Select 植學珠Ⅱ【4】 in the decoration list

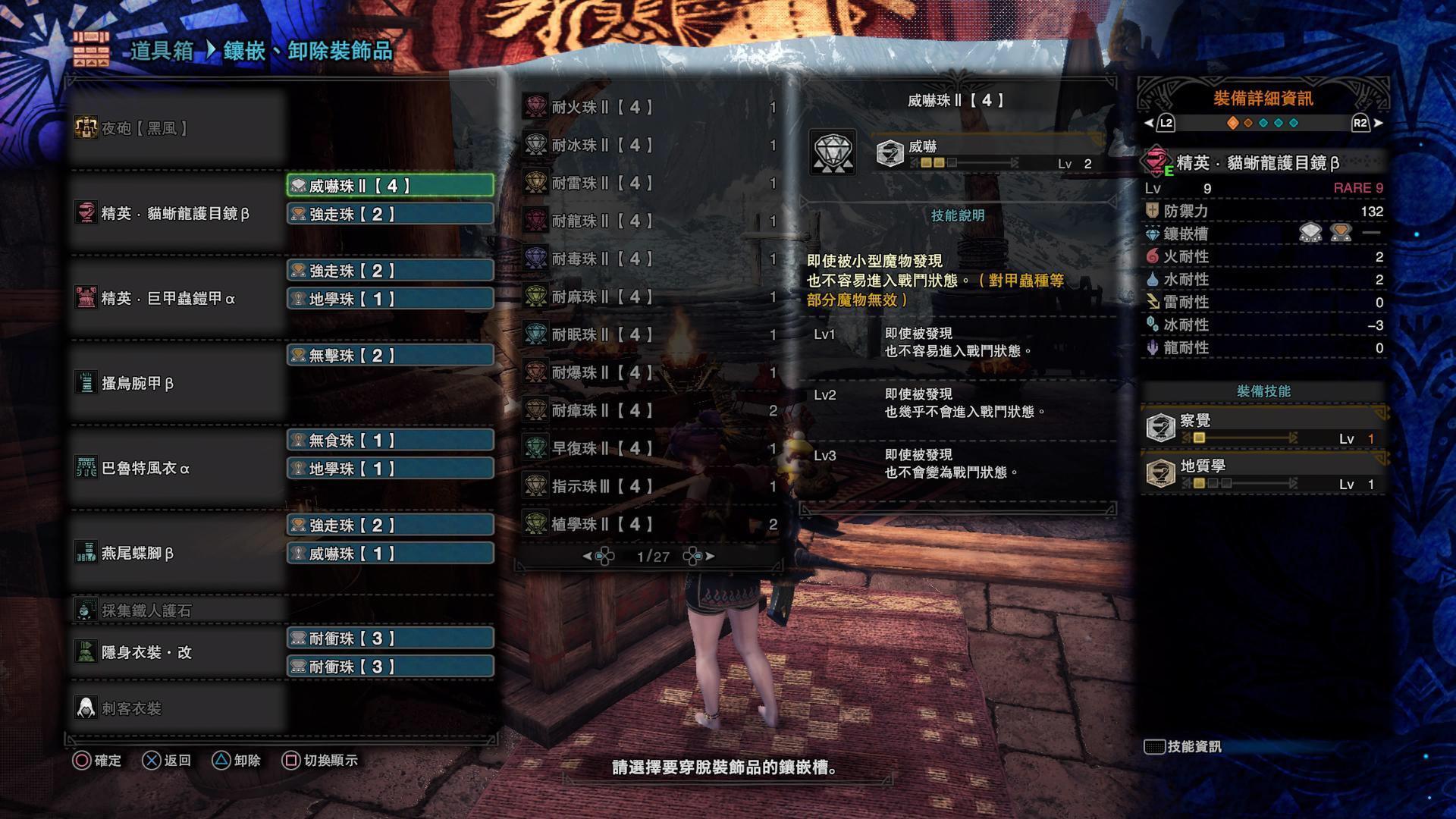(x=649, y=524)
